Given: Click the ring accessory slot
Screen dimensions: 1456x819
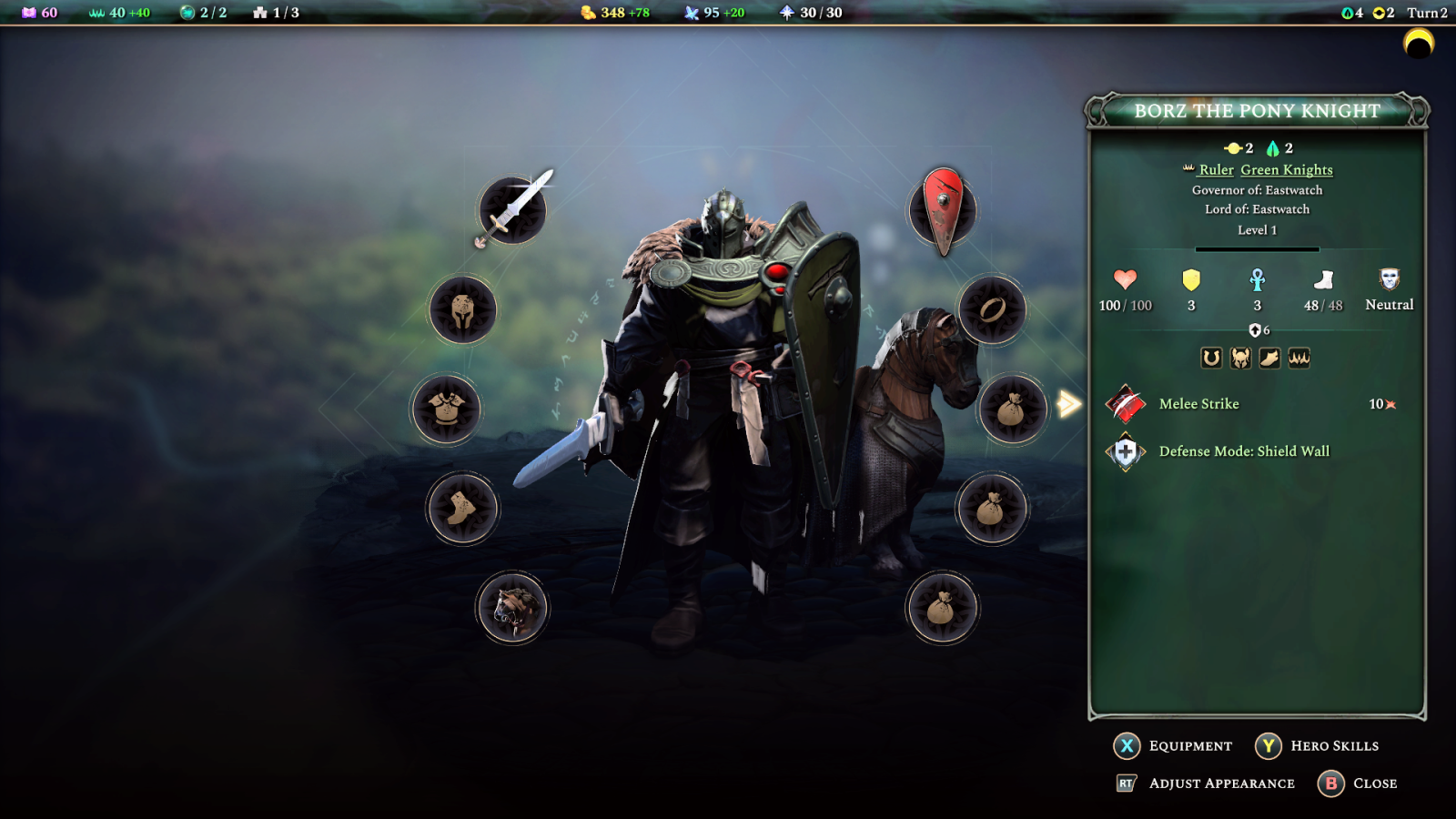Looking at the screenshot, I should (994, 309).
